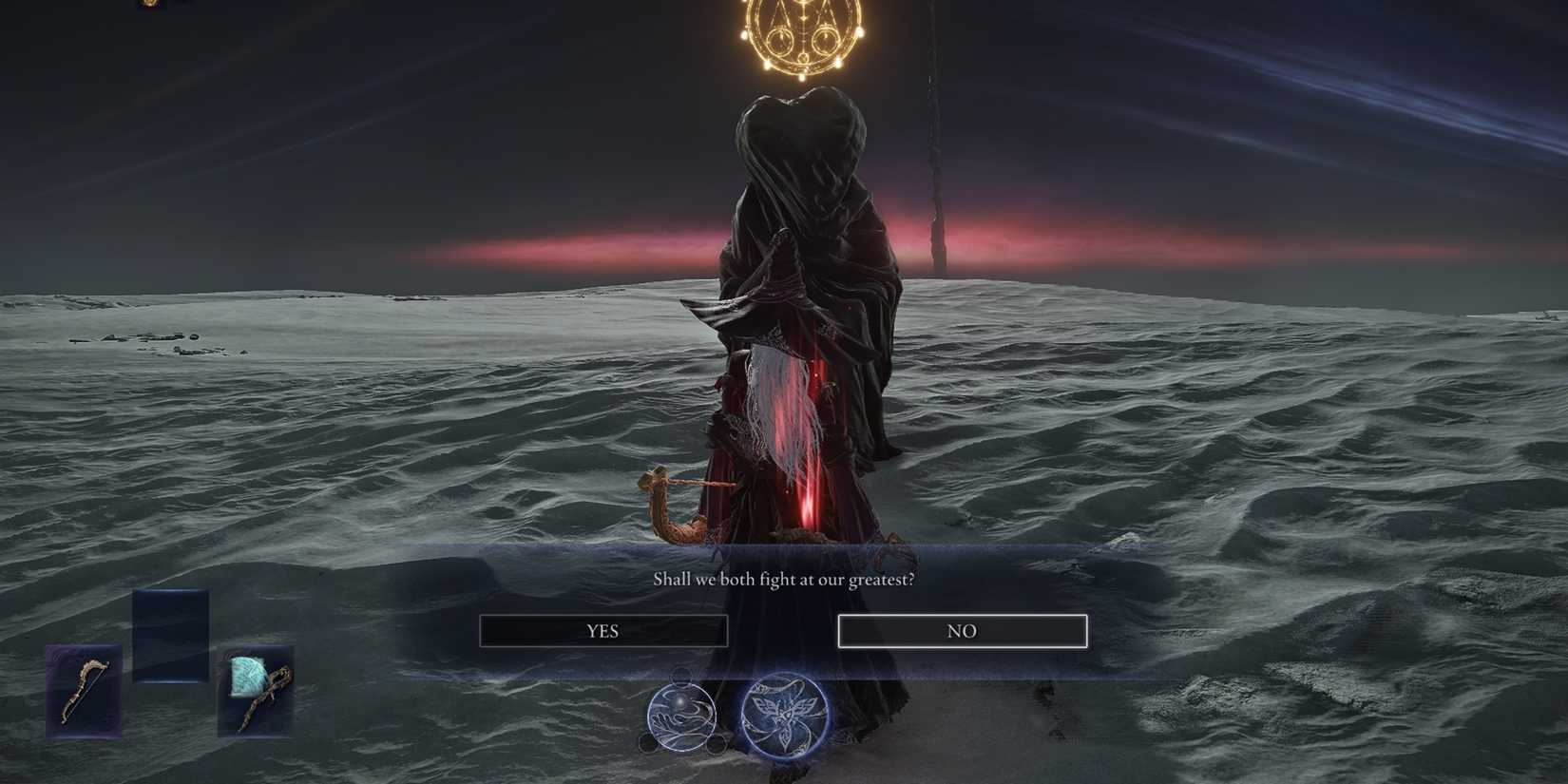Decline by clicking the NO button
Screen dimensions: 1568x784
pyautogui.click(x=962, y=630)
